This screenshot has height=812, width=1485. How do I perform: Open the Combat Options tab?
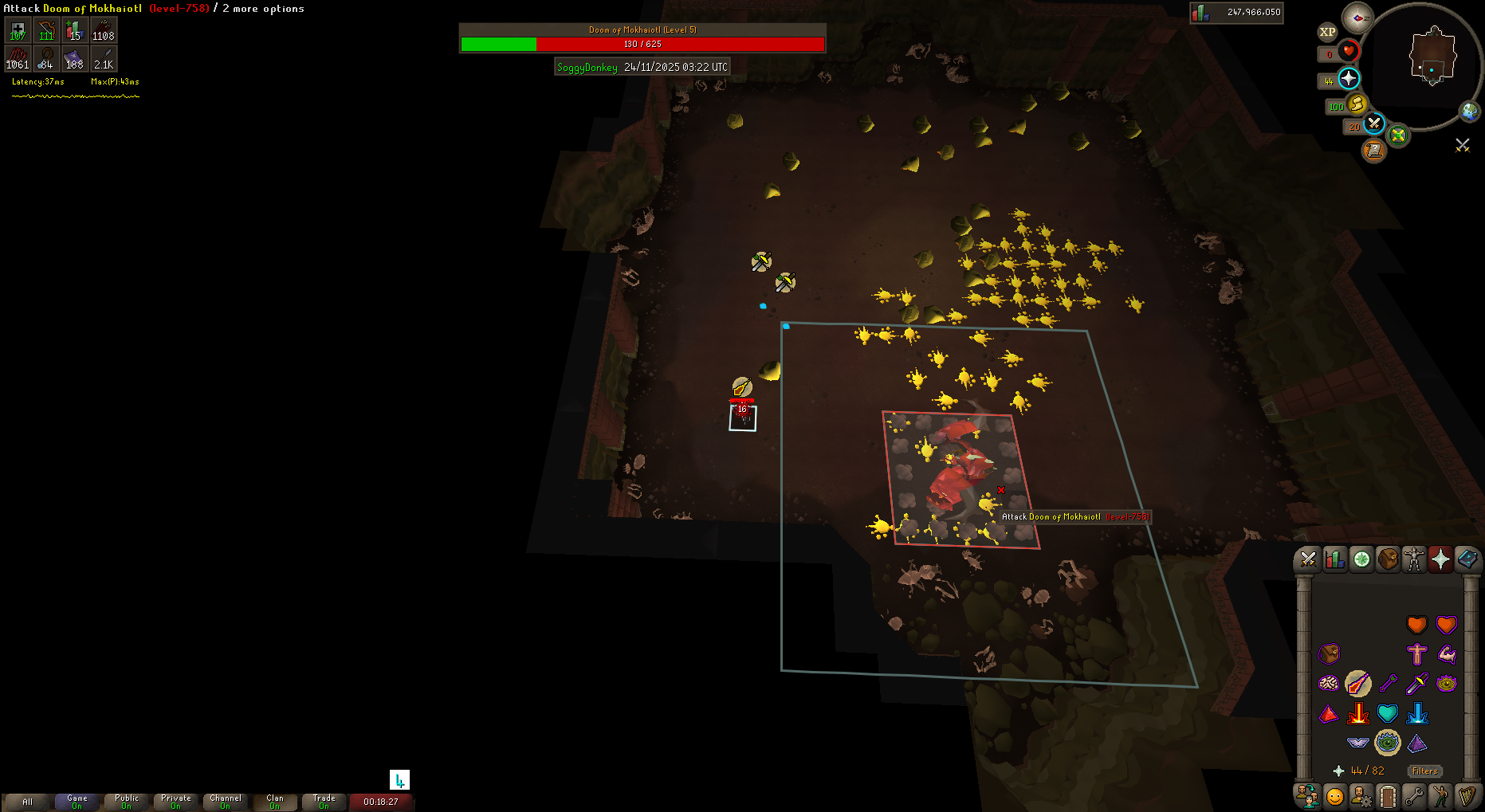click(1308, 559)
